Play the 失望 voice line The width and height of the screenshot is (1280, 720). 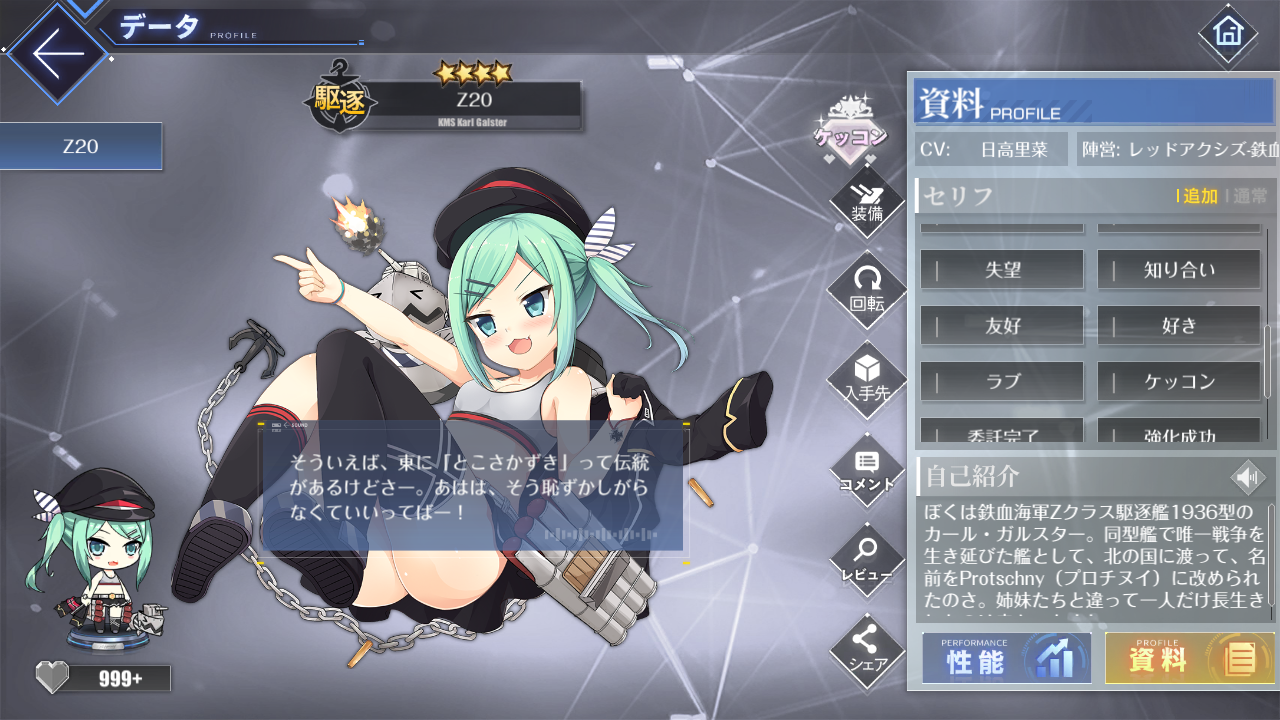tap(1002, 269)
